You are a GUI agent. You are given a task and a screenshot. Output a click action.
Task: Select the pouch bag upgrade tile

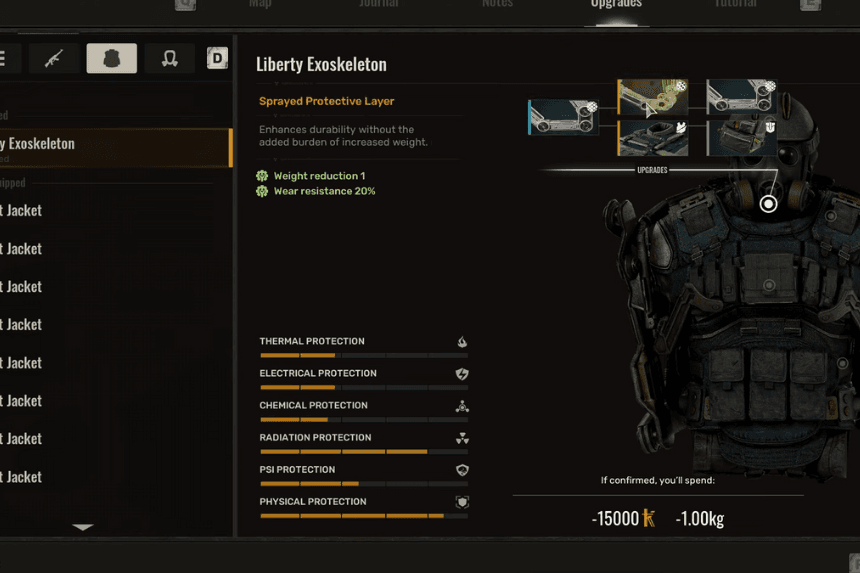(742, 138)
